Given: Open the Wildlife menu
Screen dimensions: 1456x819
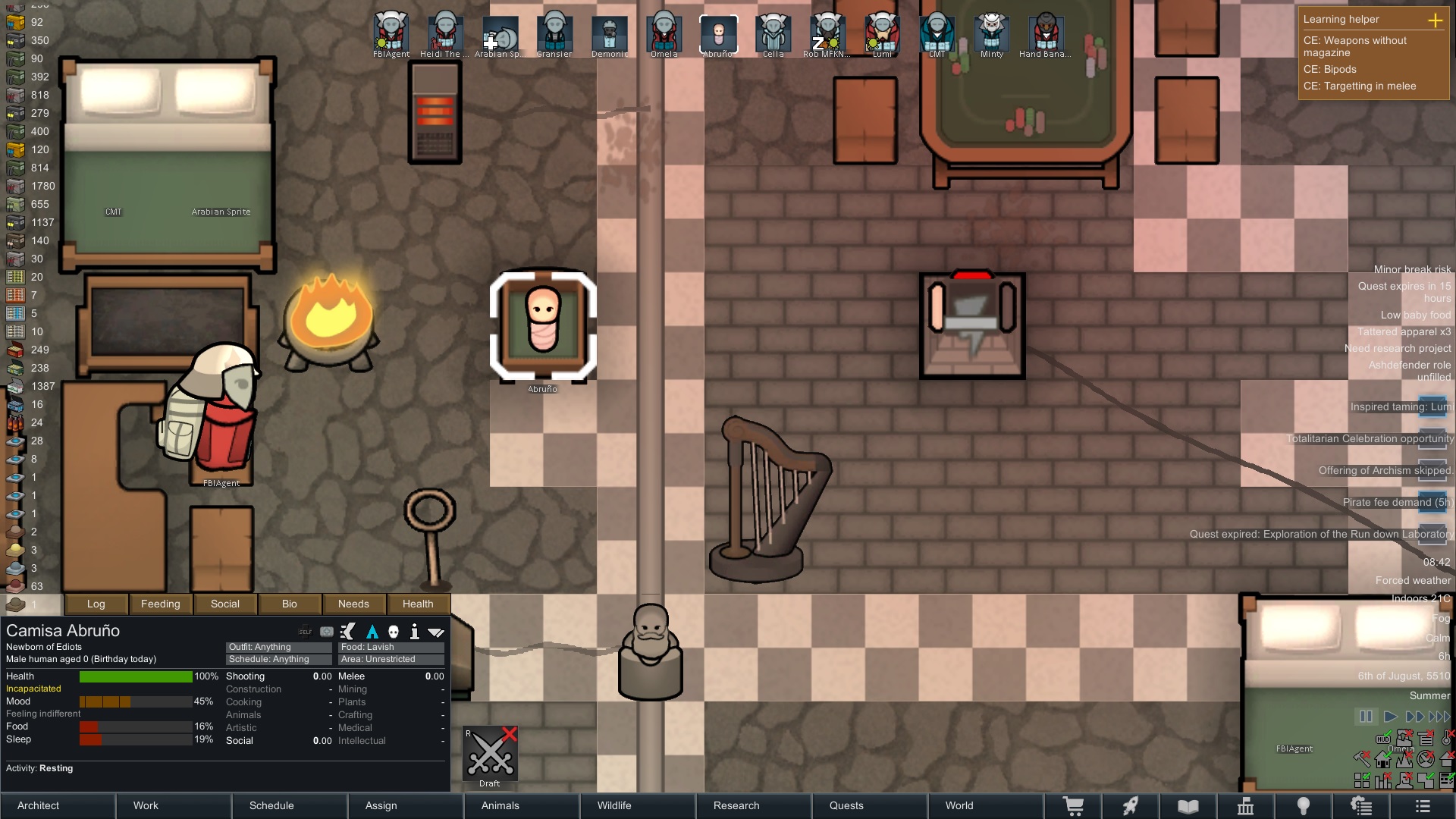Looking at the screenshot, I should (x=637, y=805).
